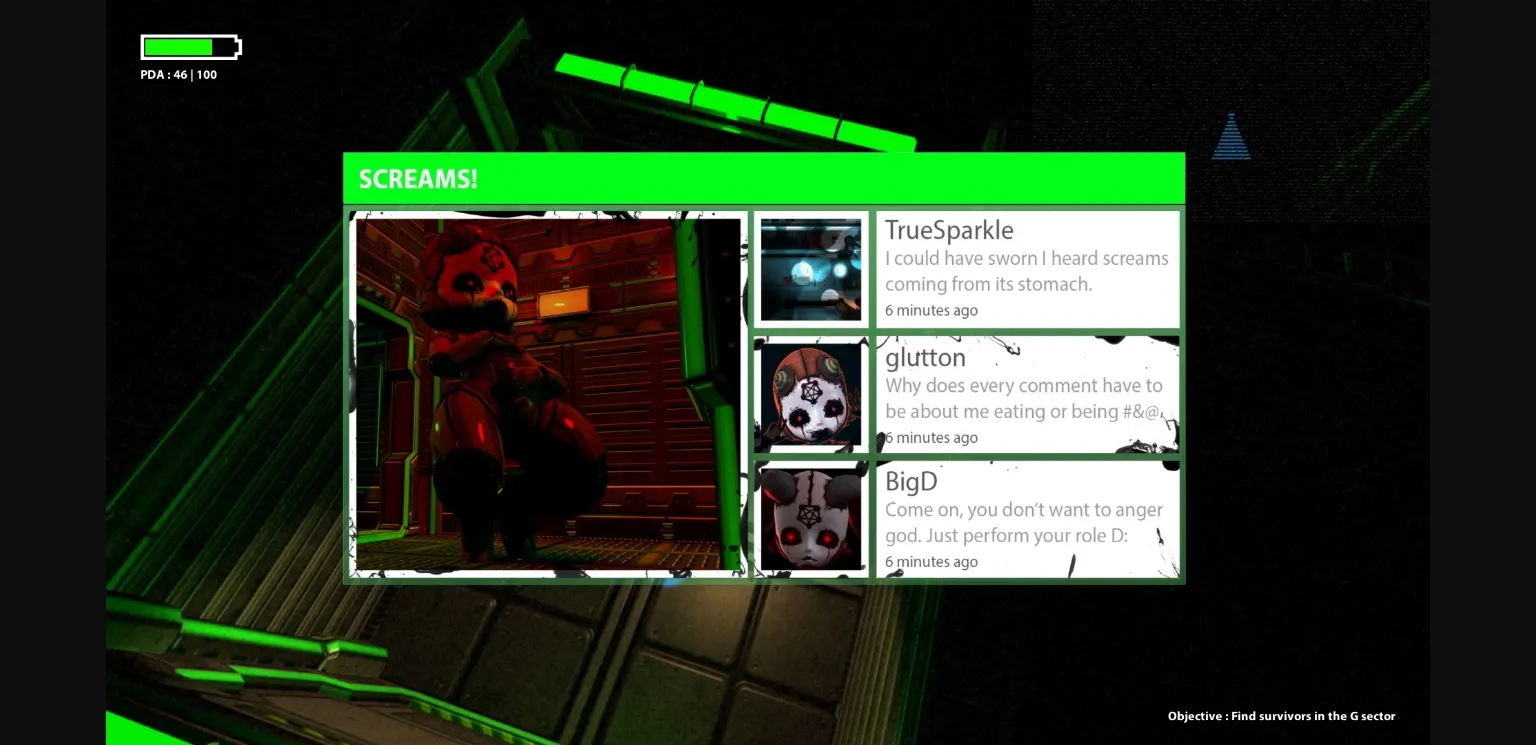Toggle the SCREAMS! feed header bar

click(764, 177)
